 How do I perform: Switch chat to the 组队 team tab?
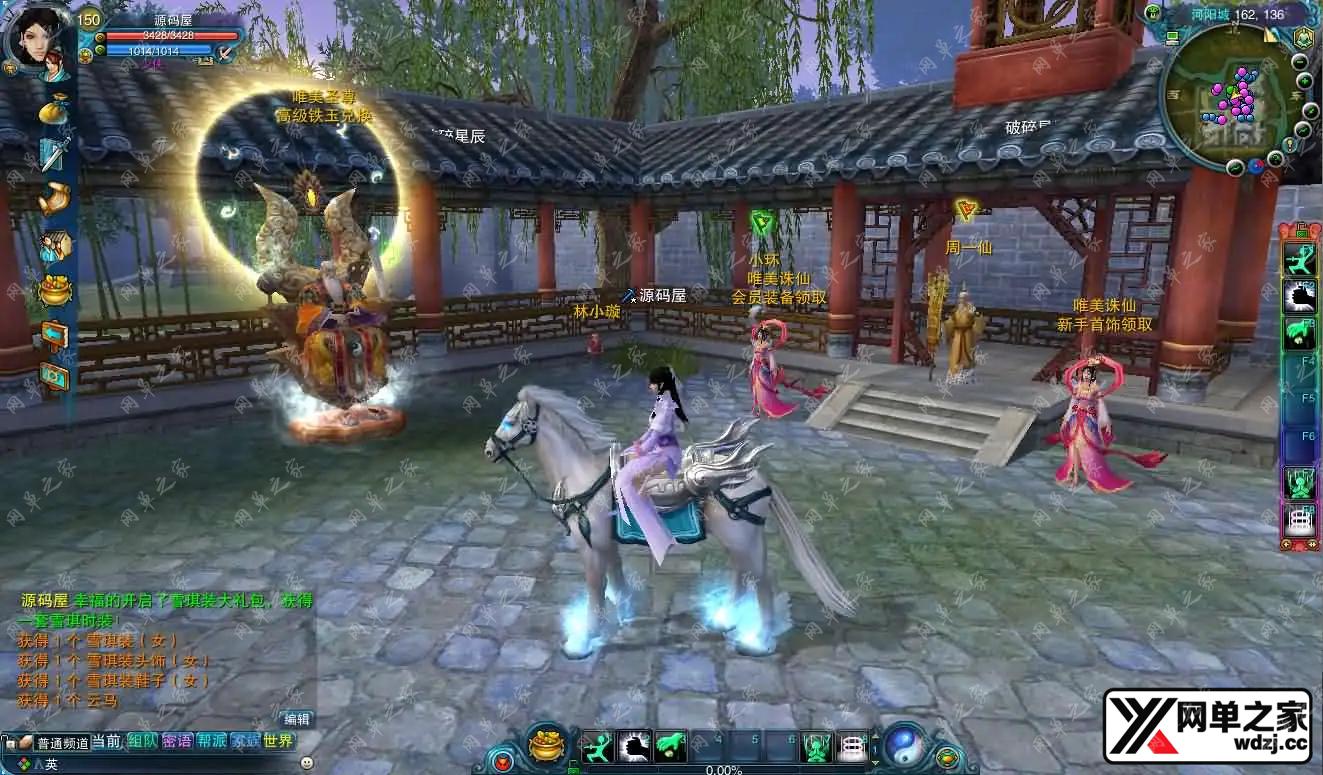141,741
